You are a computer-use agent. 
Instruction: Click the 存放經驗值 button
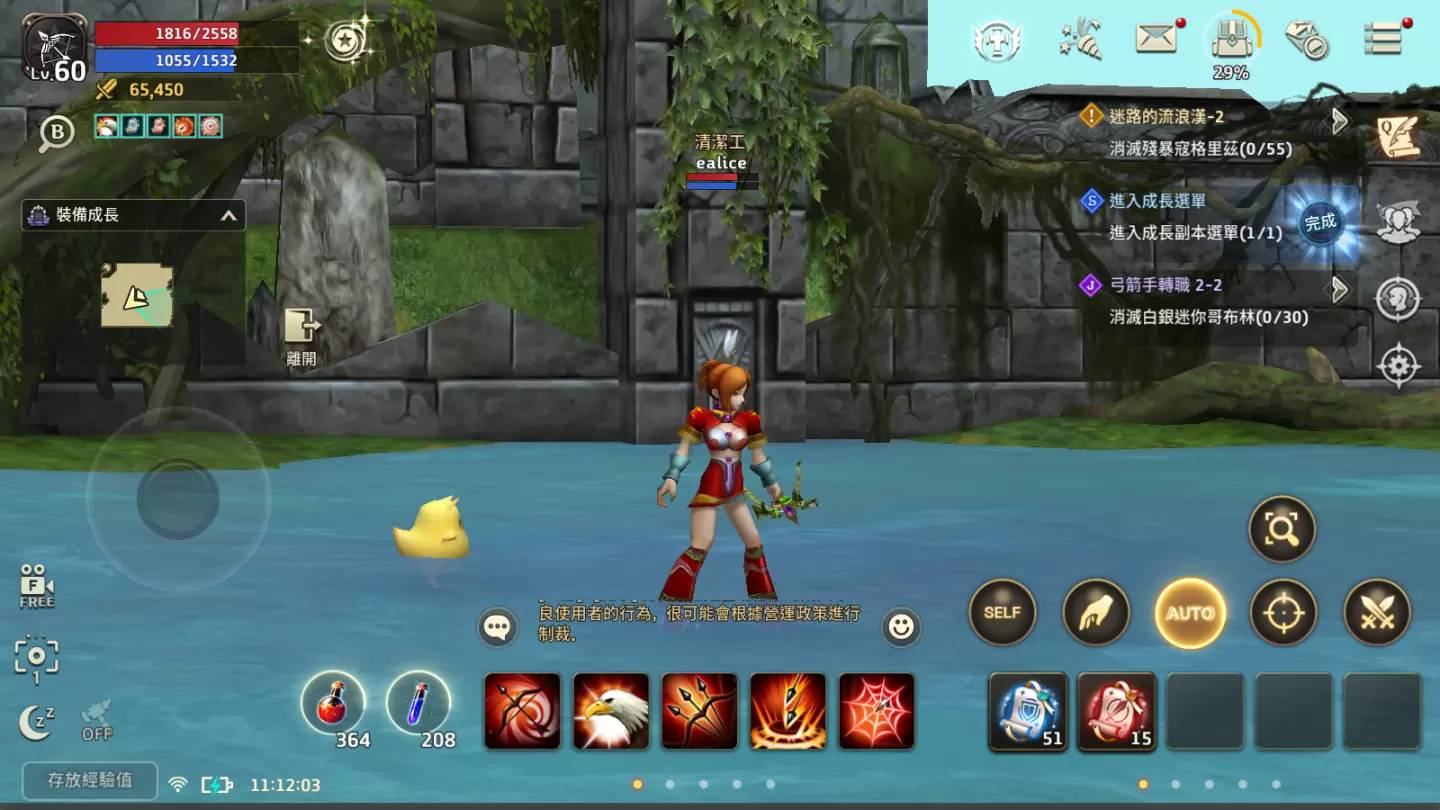tap(90, 781)
